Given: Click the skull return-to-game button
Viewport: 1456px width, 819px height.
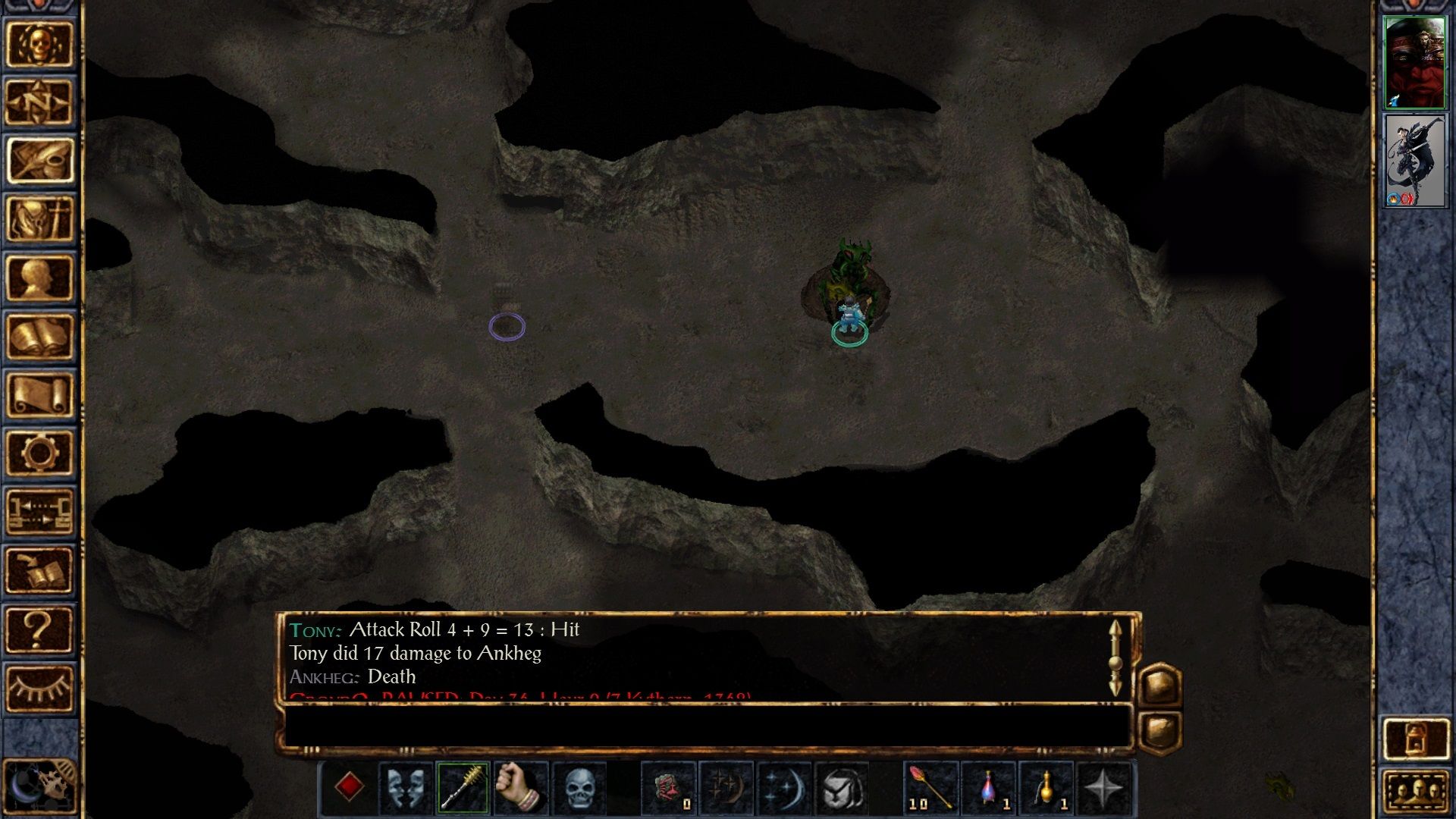Looking at the screenshot, I should tap(39, 44).
